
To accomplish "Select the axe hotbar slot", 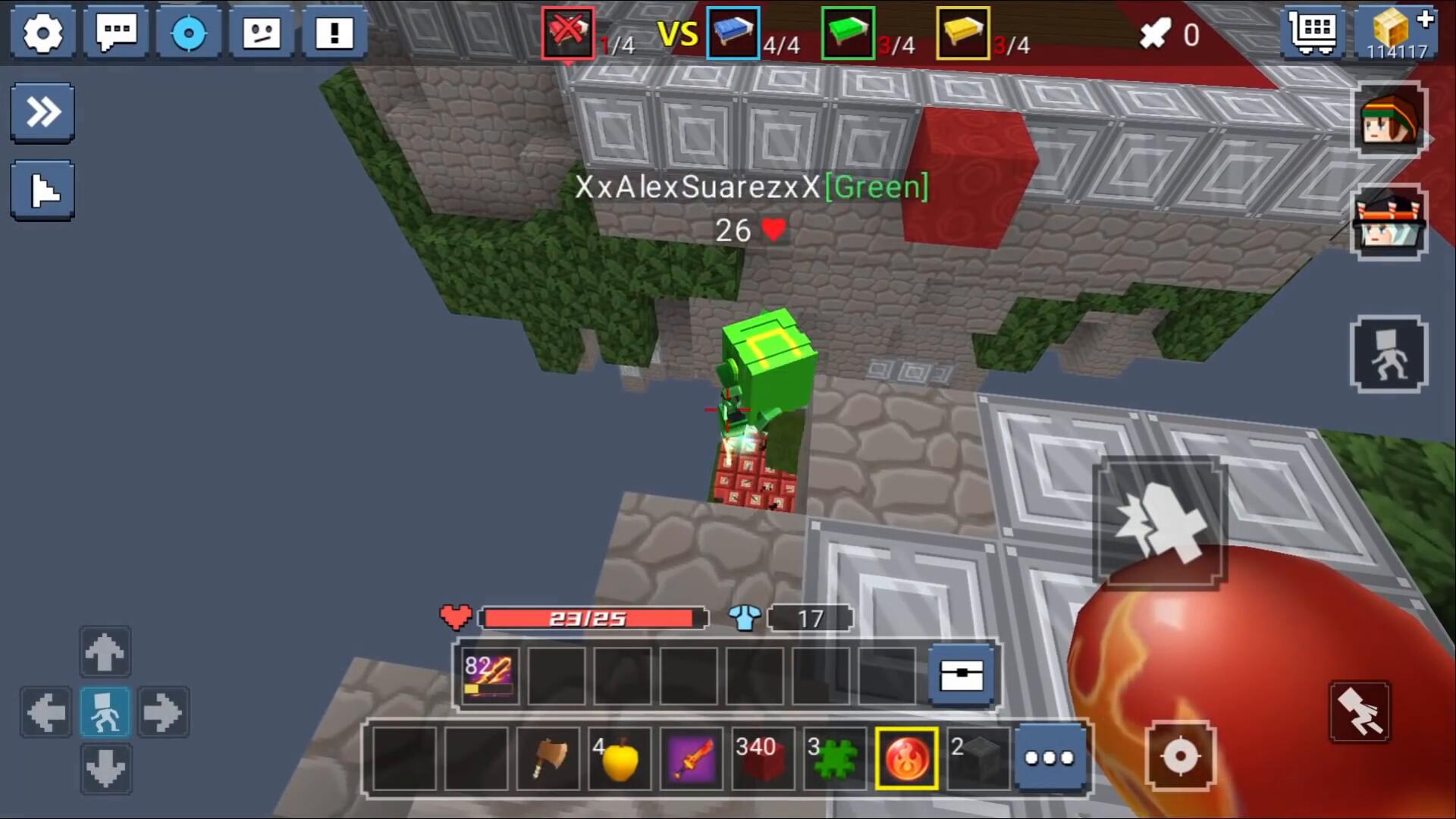I will [x=548, y=758].
